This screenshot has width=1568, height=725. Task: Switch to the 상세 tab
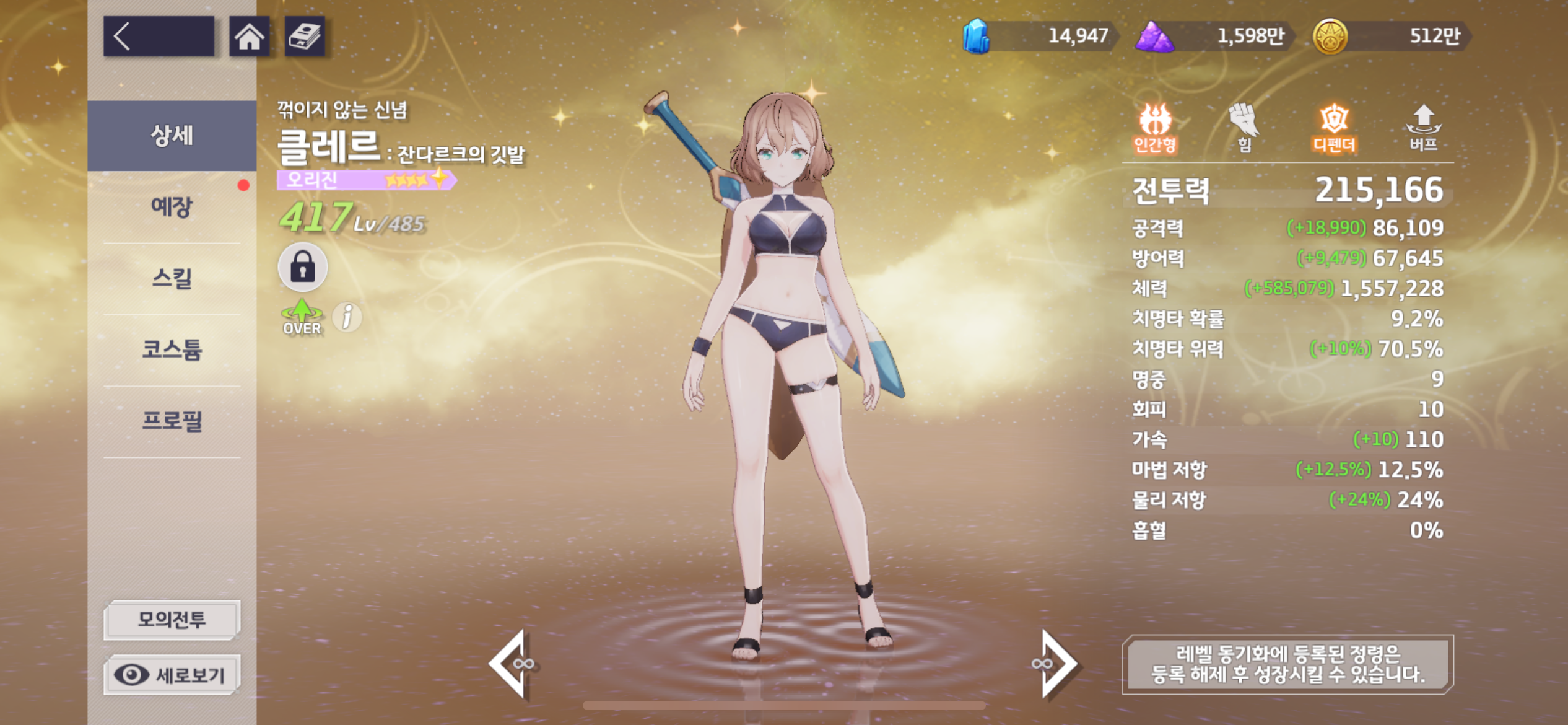(x=172, y=135)
